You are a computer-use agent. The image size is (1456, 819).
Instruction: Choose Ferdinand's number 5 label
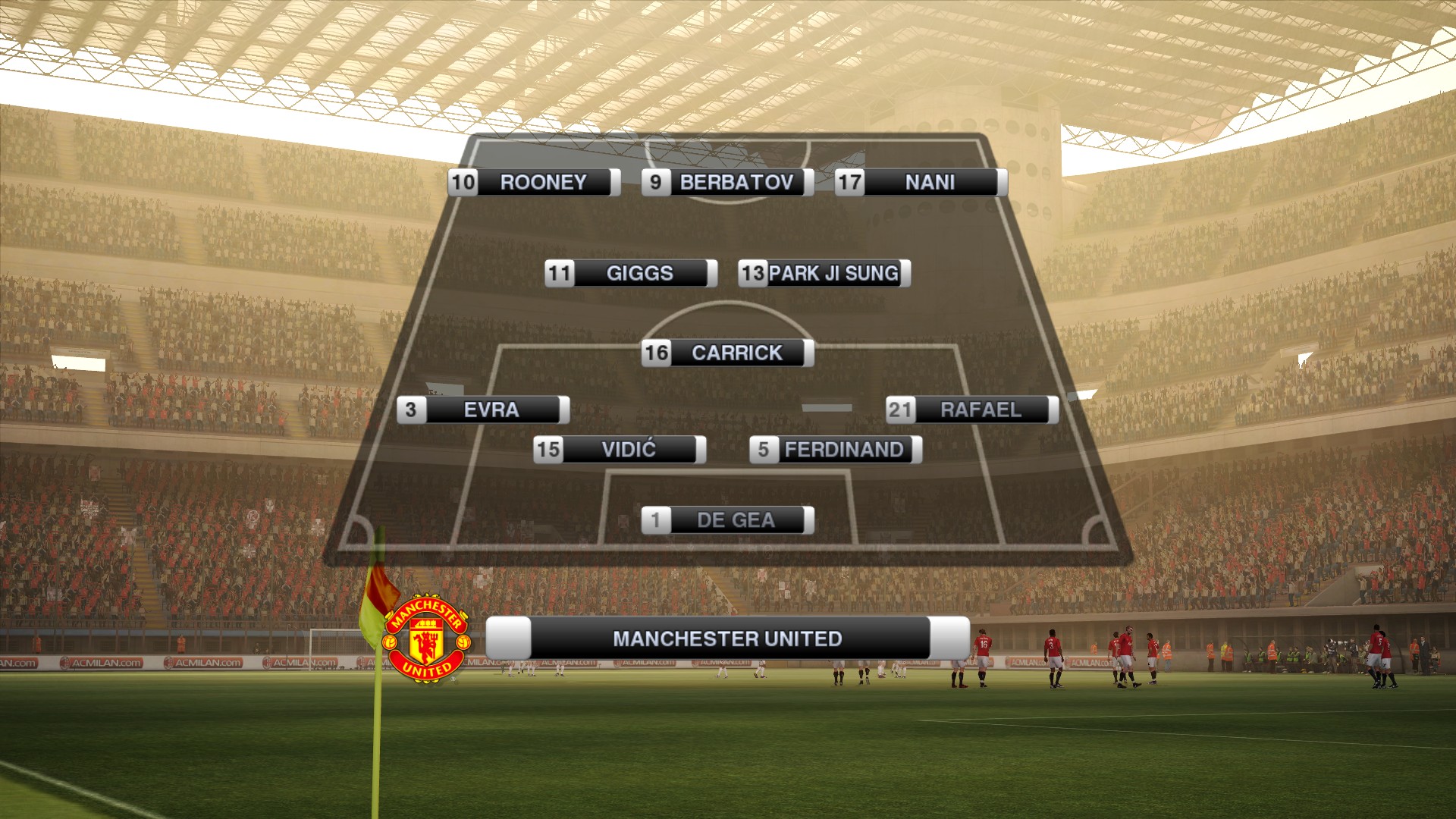(x=835, y=450)
